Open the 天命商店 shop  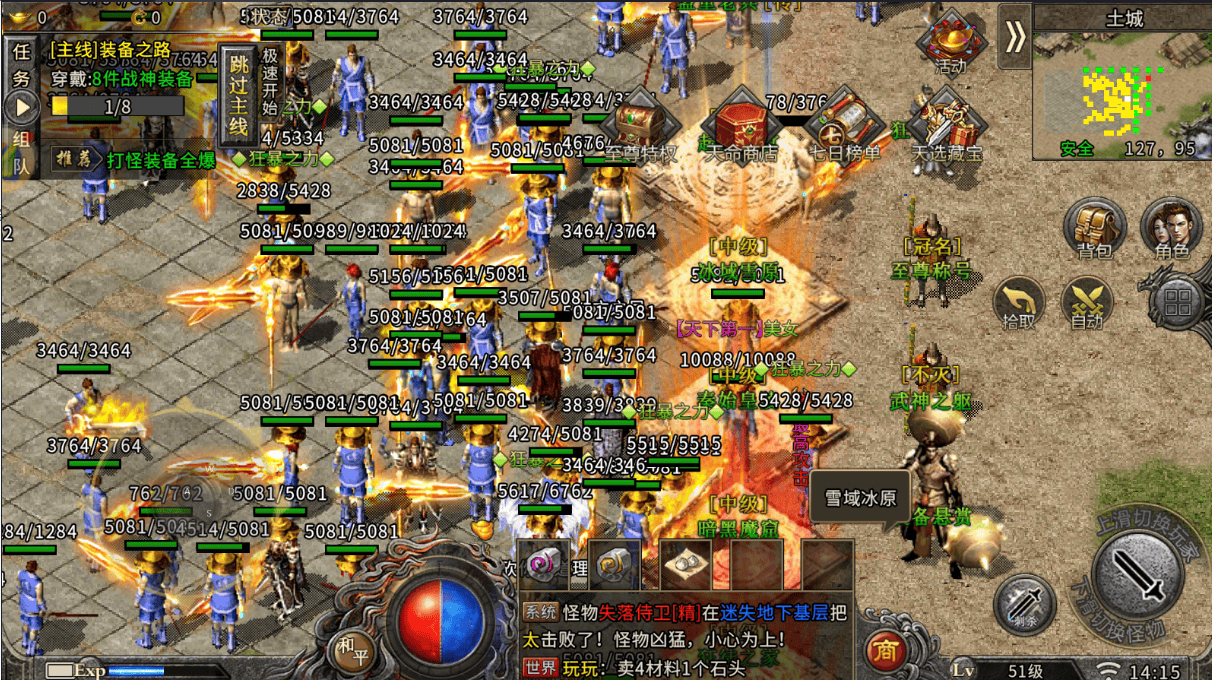click(742, 126)
